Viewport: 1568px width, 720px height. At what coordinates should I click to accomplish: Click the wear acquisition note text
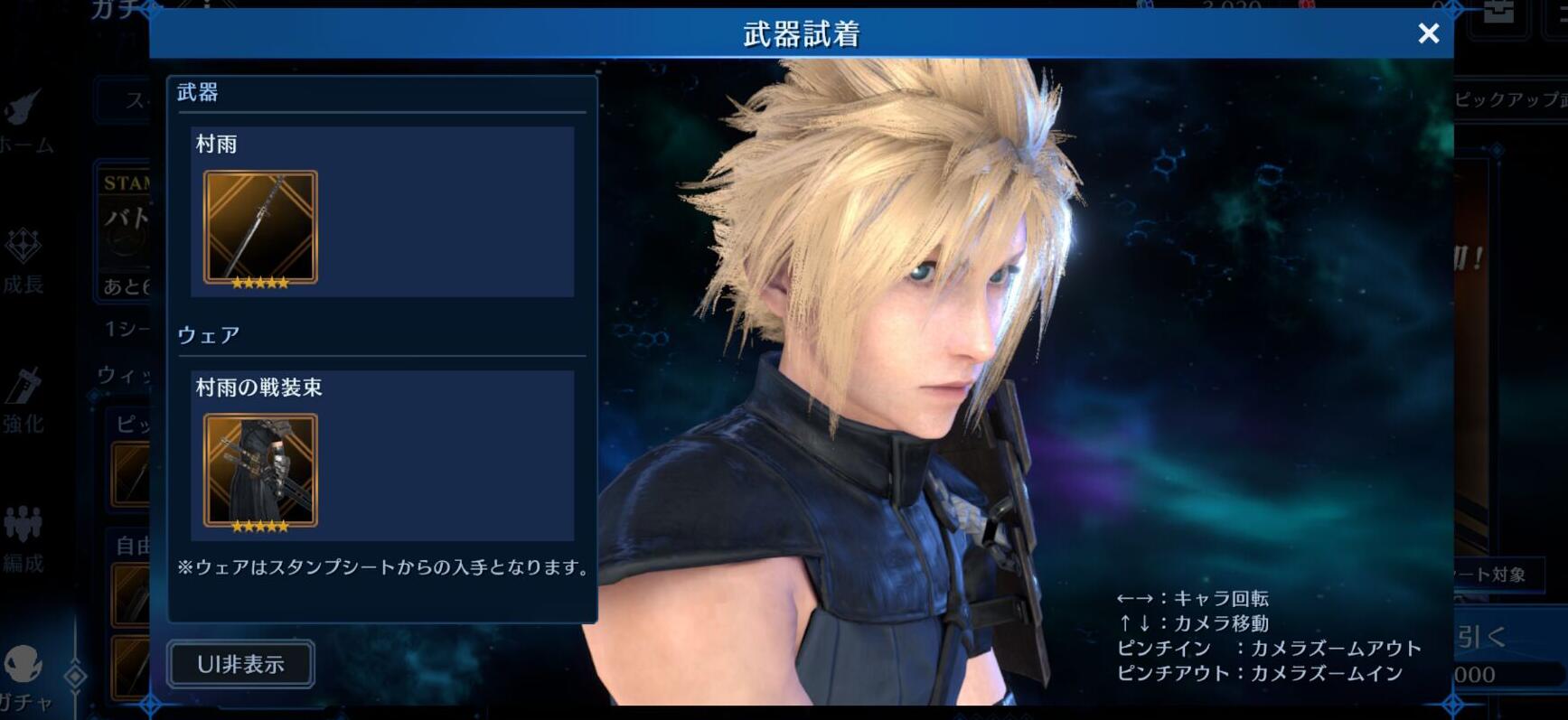383,568
